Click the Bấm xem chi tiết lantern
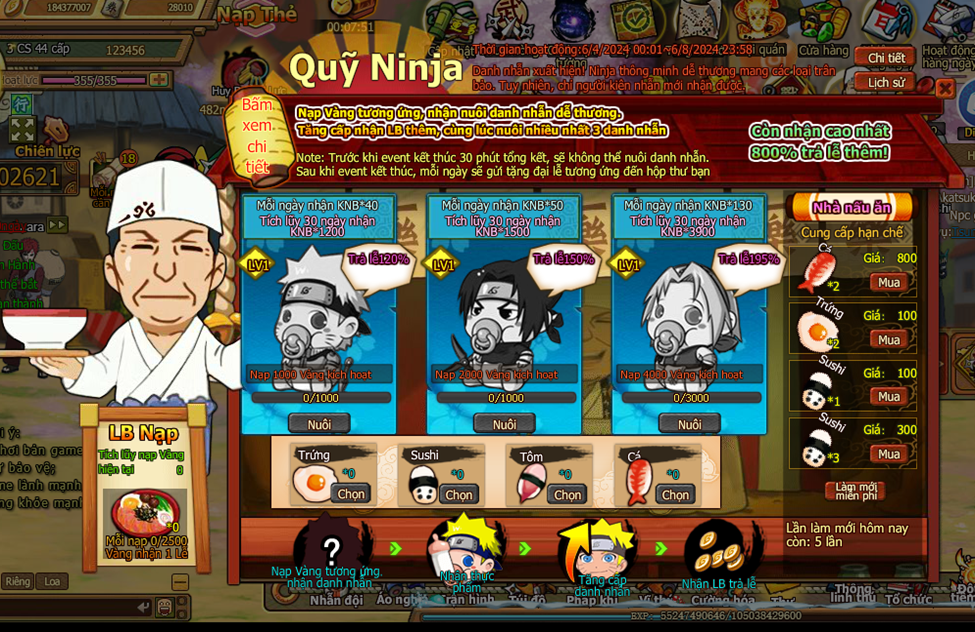 [257, 136]
